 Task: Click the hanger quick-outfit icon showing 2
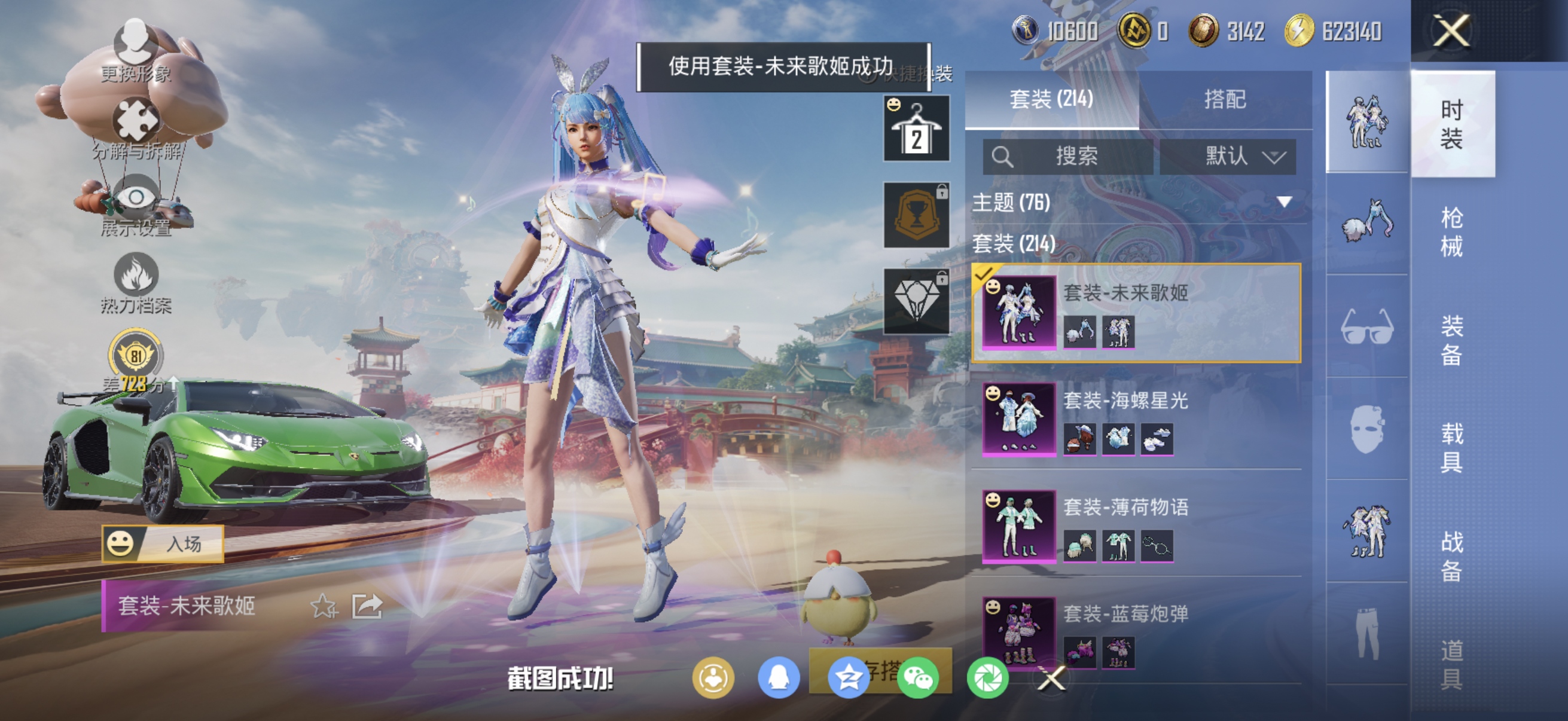click(x=916, y=130)
